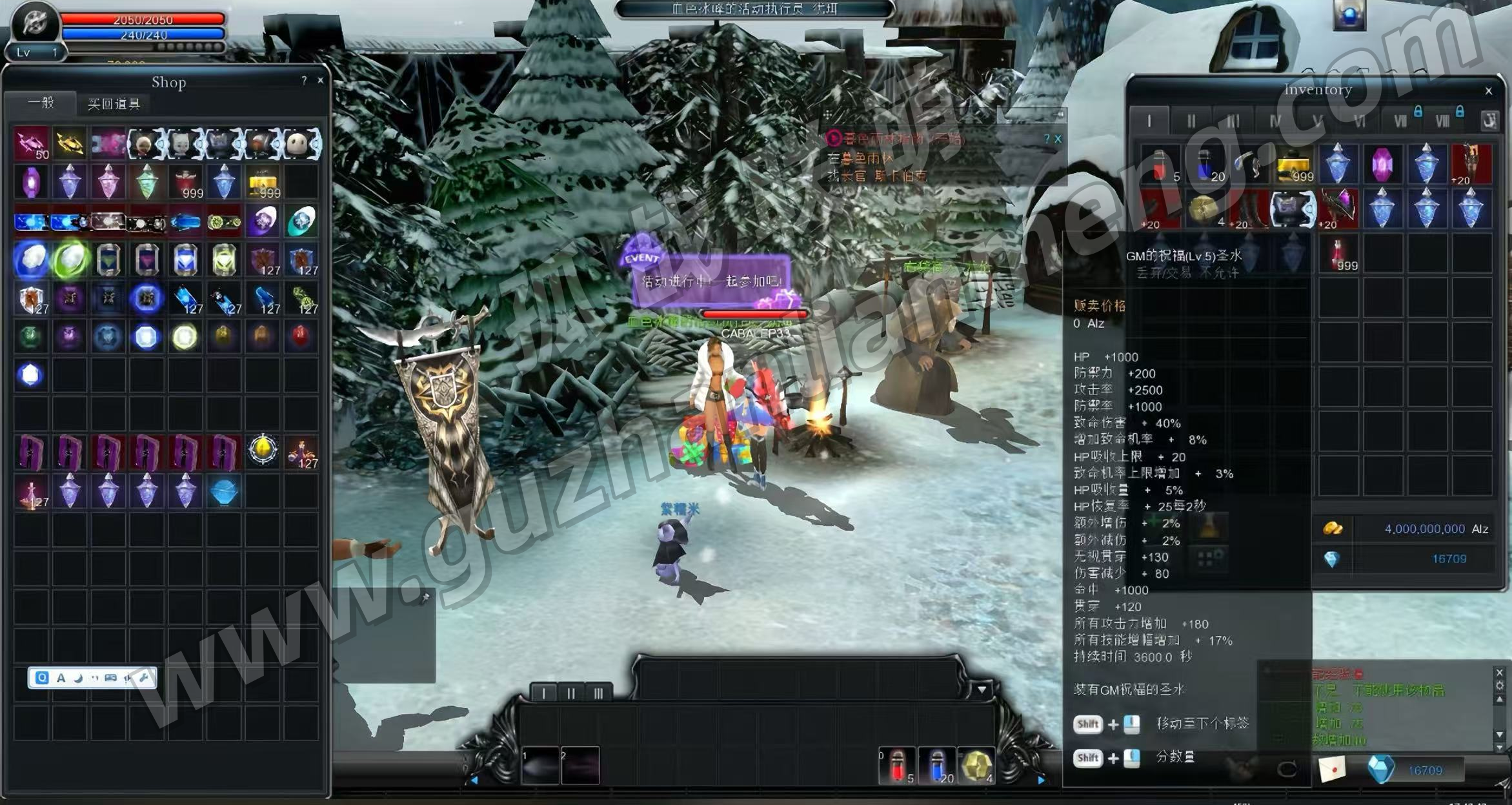Close the Shop window
1512x805 pixels.
pyautogui.click(x=320, y=81)
